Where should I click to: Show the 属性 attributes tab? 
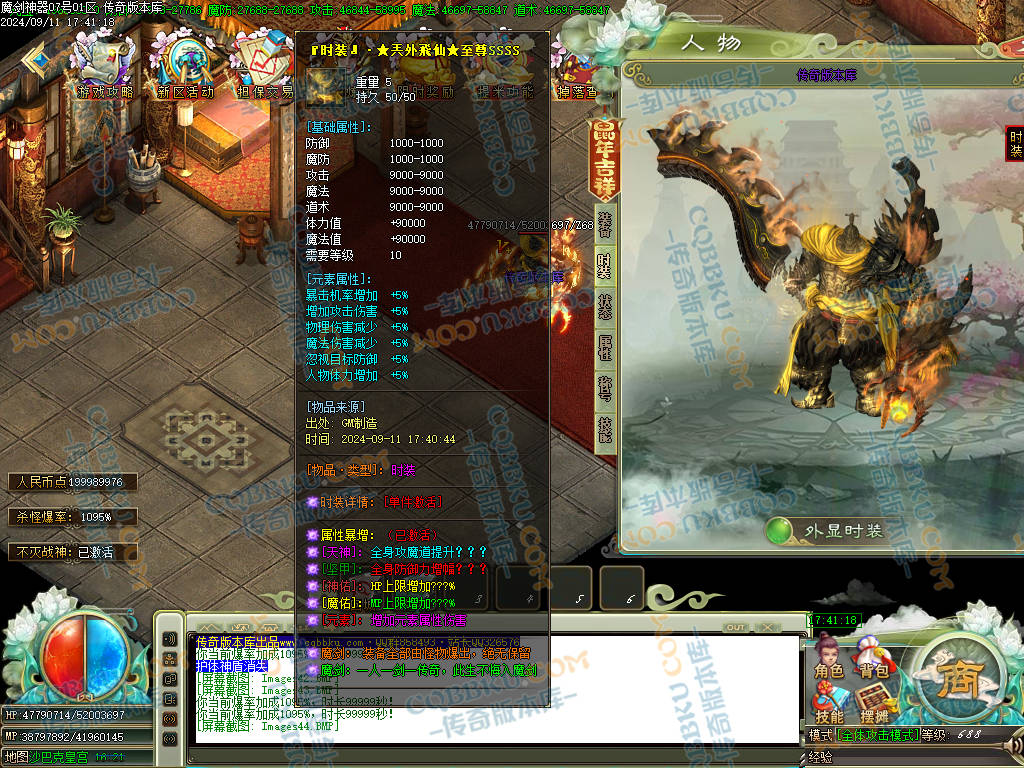605,348
